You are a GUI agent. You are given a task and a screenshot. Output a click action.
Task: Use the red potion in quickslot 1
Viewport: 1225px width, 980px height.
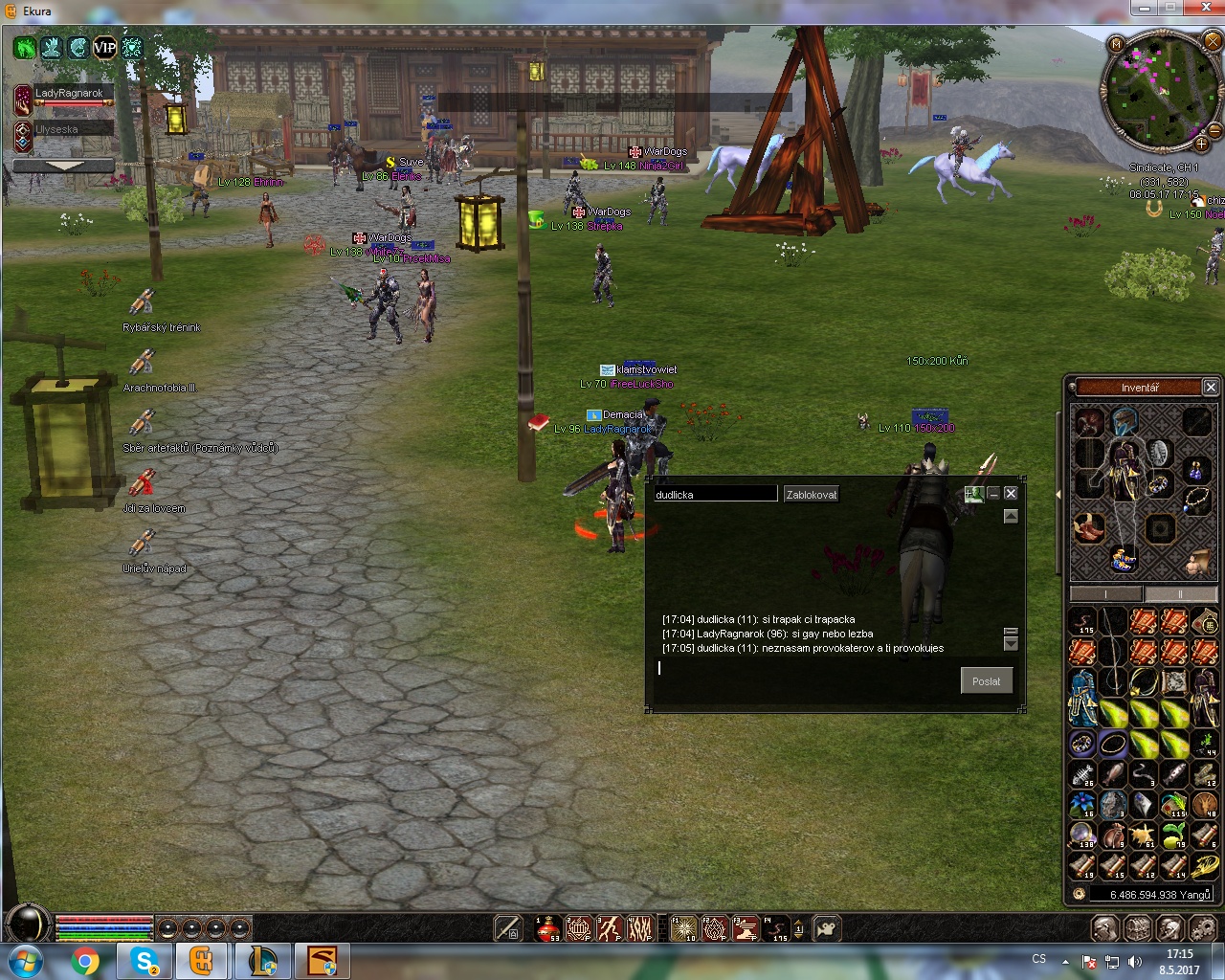point(547,927)
